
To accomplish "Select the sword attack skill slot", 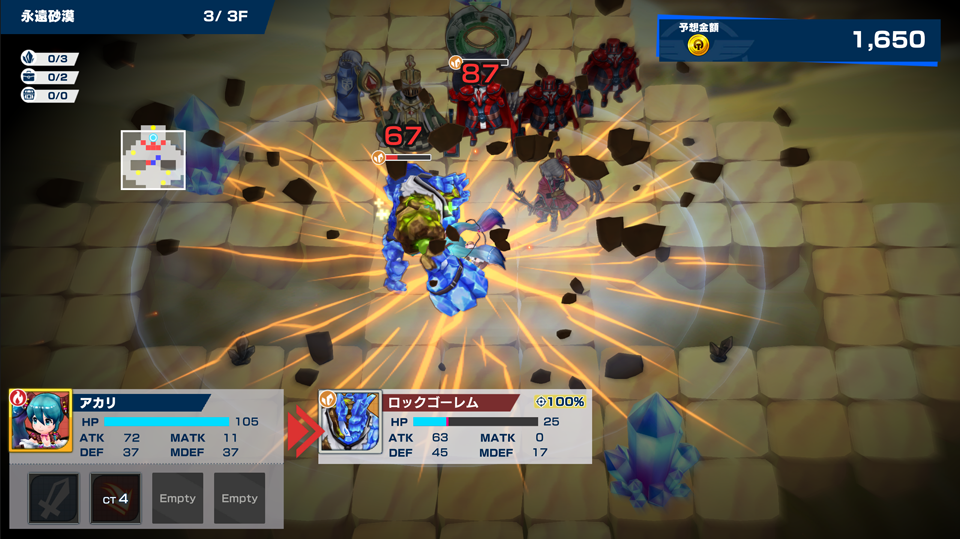I will click(53, 498).
